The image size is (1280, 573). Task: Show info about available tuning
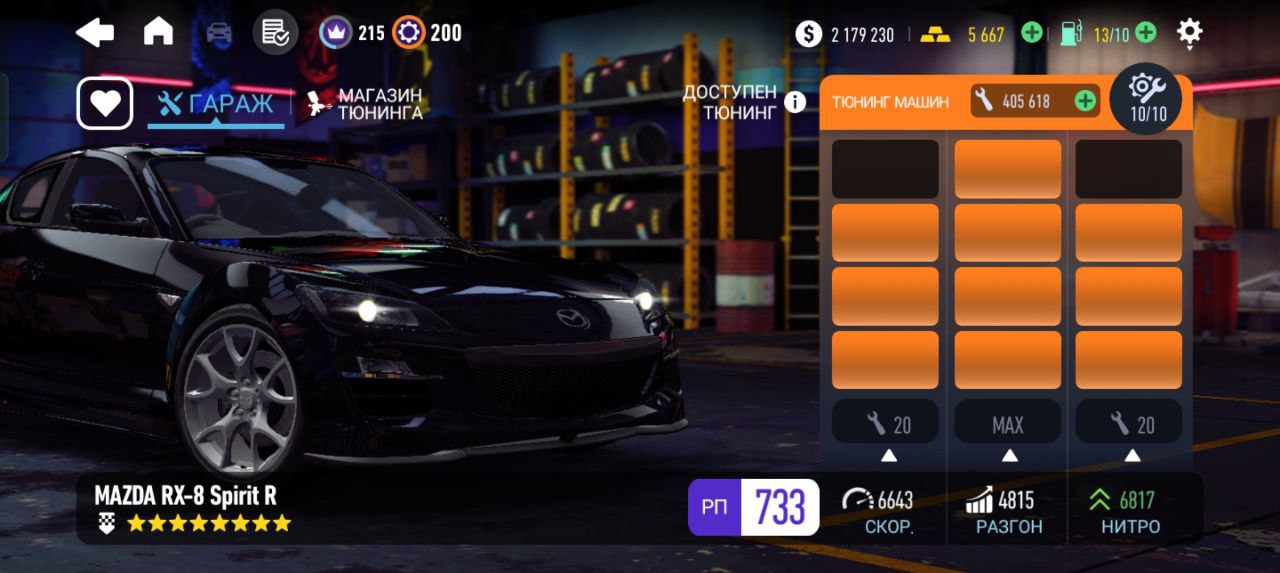tap(795, 102)
